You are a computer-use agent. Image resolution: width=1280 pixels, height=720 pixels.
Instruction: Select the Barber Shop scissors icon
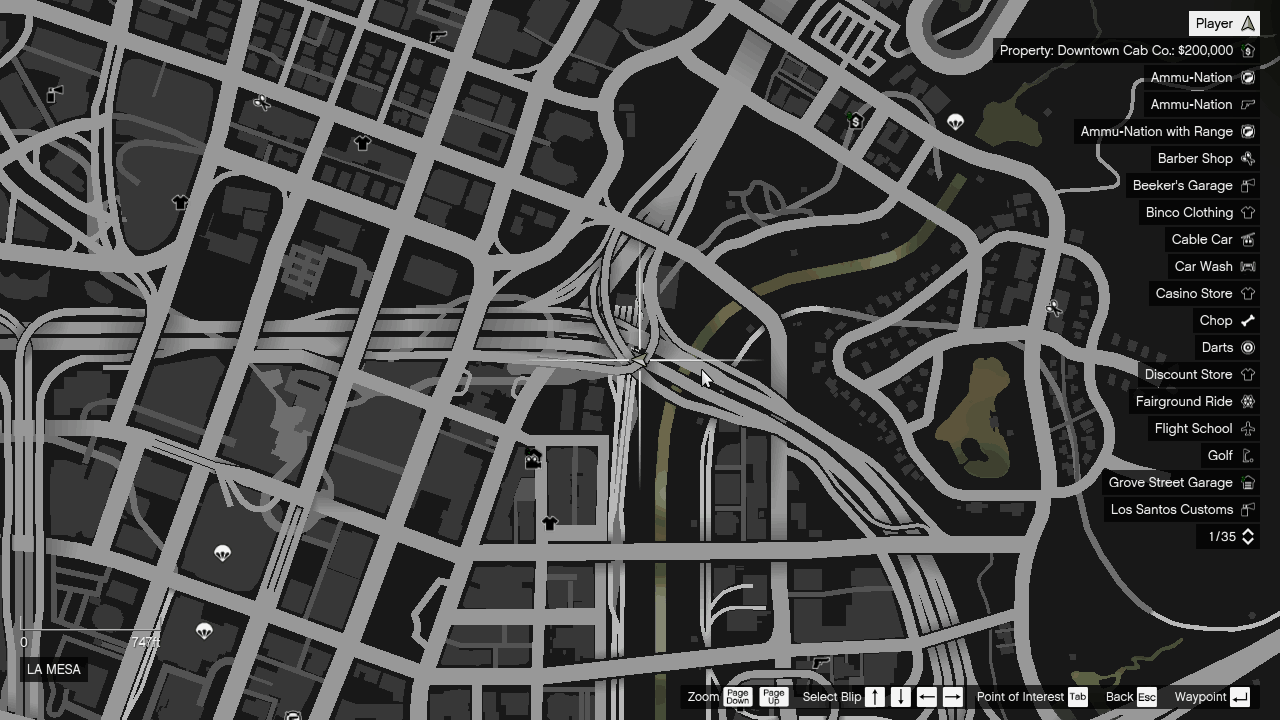click(1248, 158)
